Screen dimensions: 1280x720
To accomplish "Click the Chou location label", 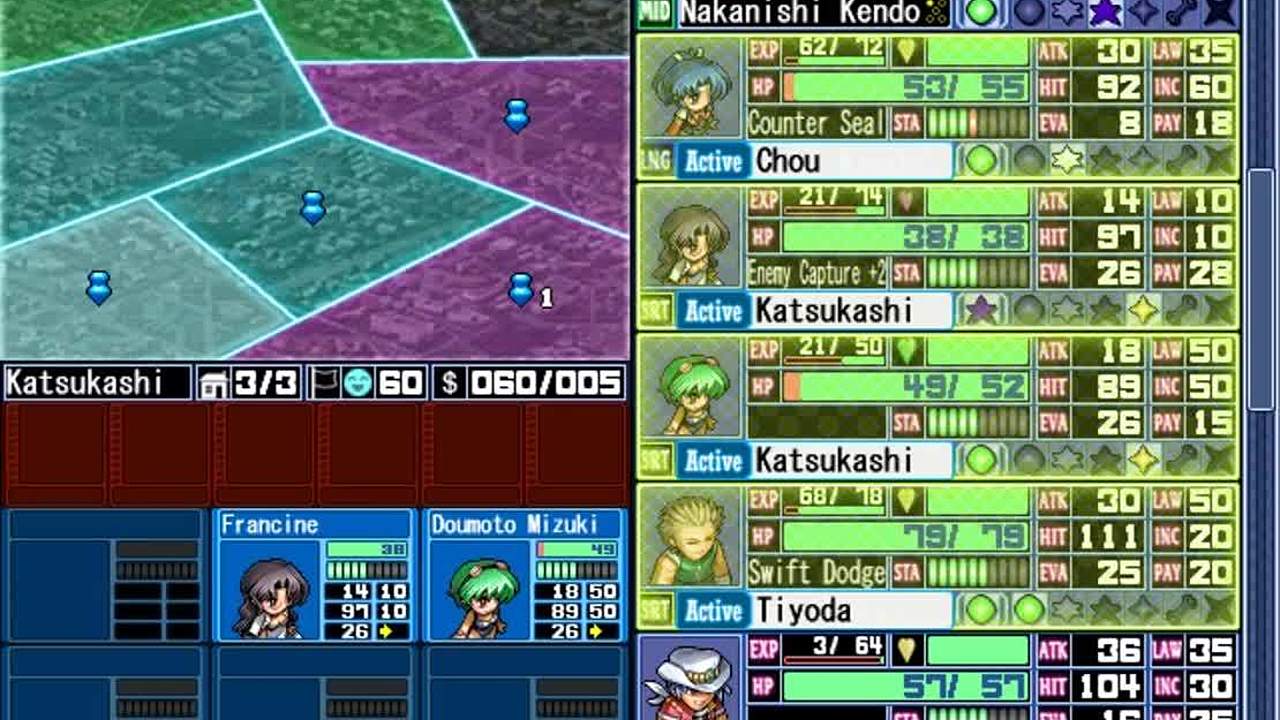I will pyautogui.click(x=852, y=161).
